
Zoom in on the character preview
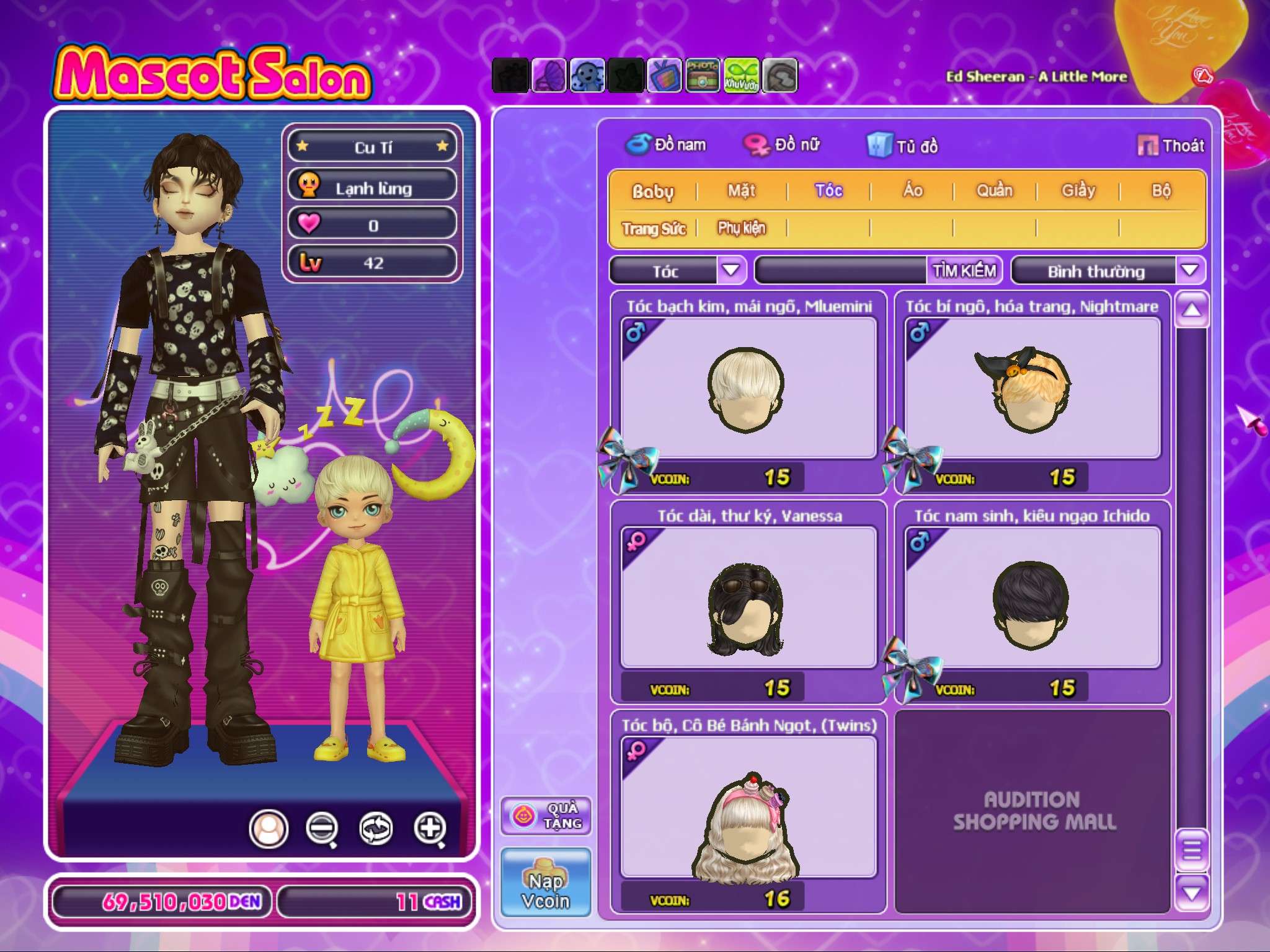[430, 828]
